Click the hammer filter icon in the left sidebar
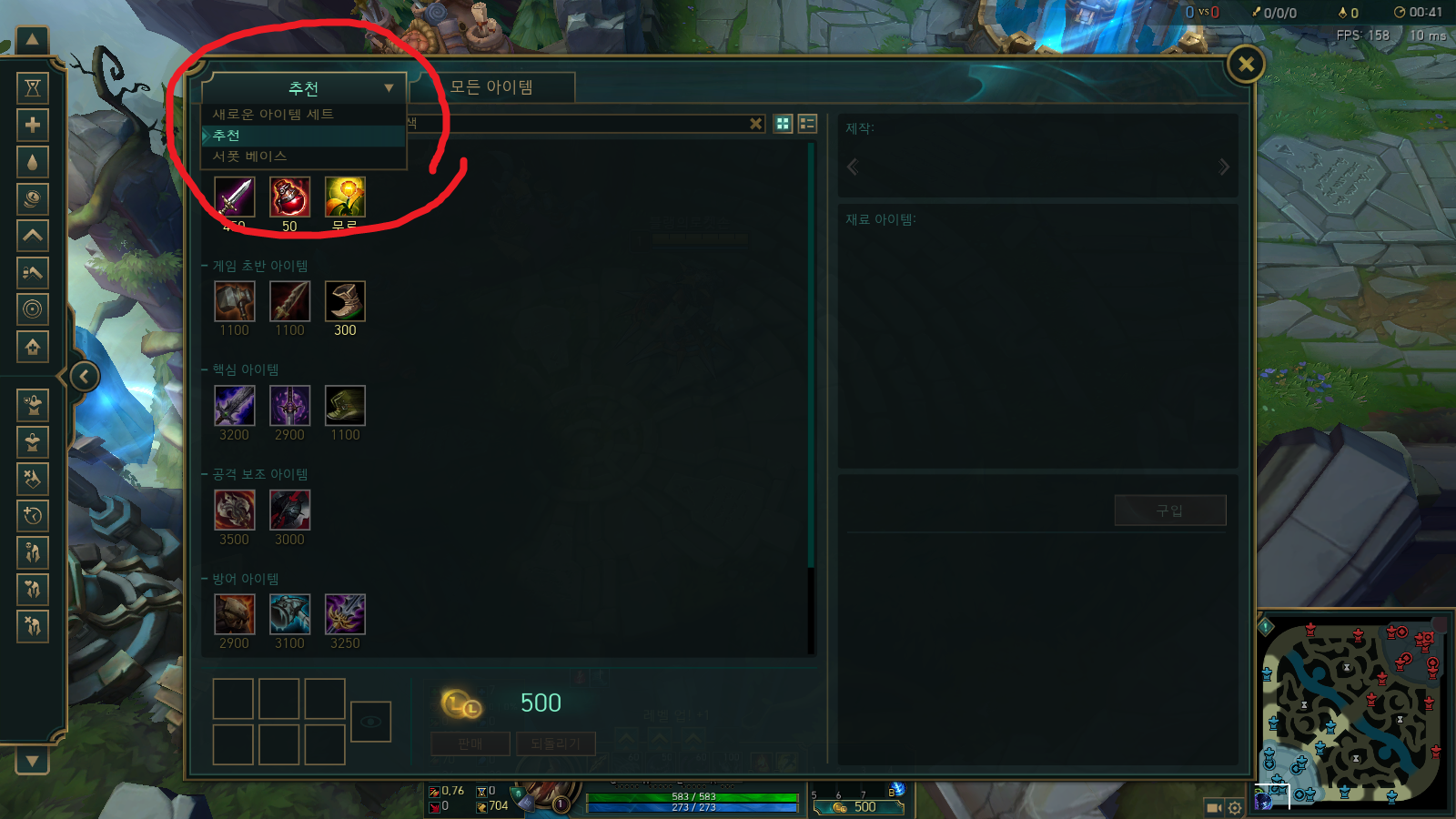1456x819 pixels. pyautogui.click(x=33, y=273)
